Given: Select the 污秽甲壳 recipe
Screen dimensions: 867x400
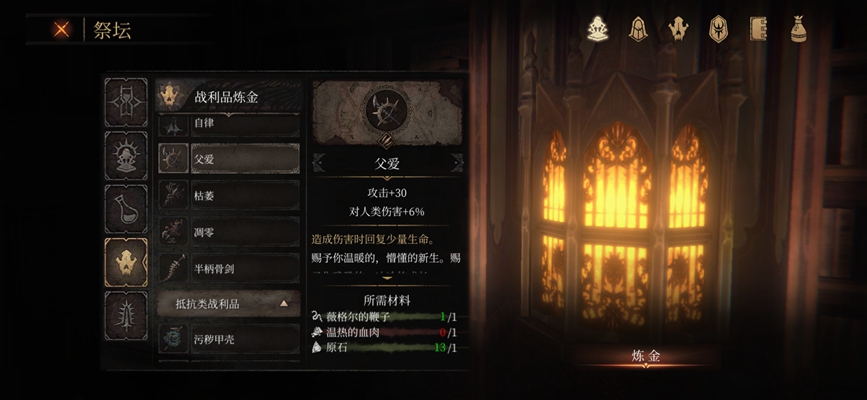Looking at the screenshot, I should pos(229,338).
